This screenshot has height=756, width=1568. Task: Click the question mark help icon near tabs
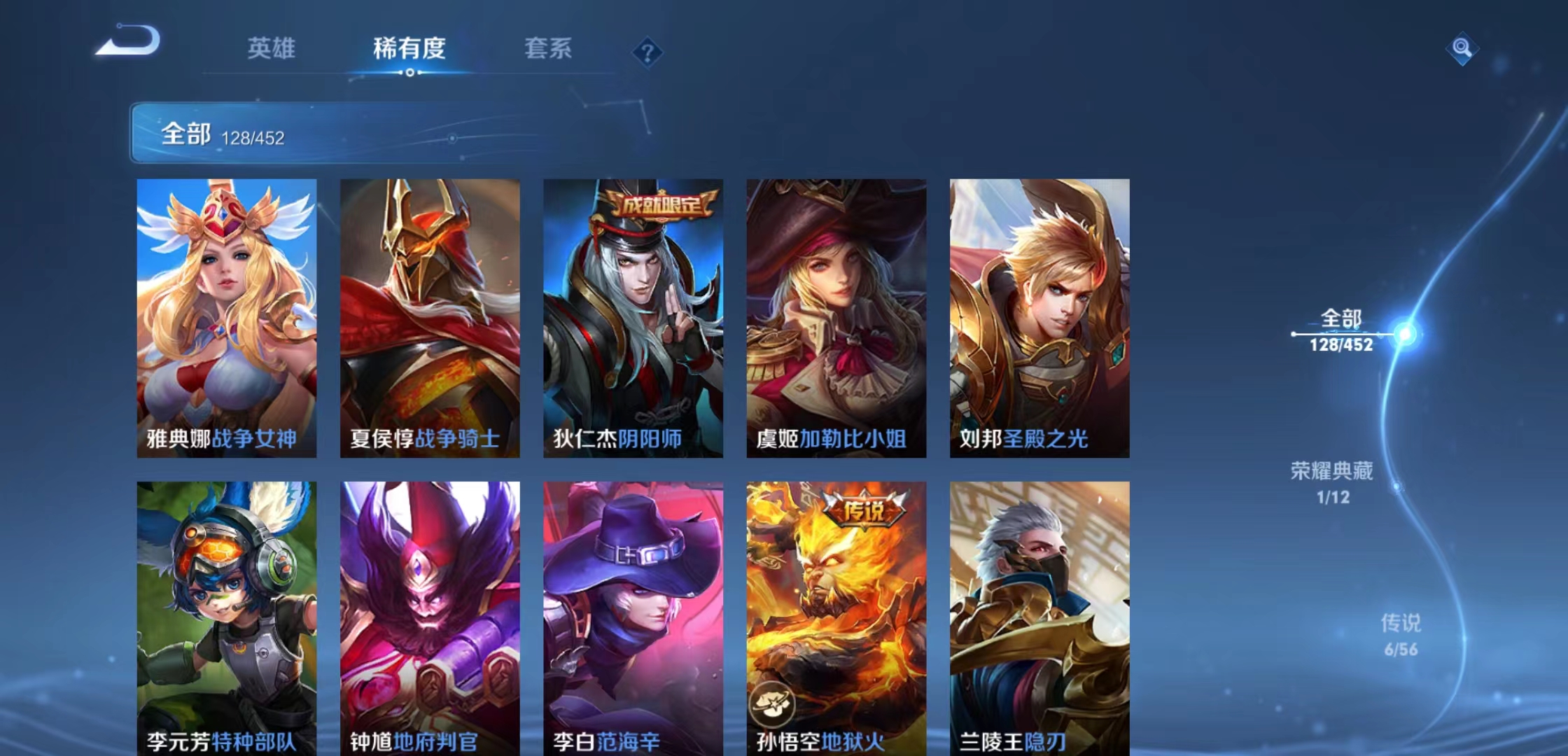click(648, 50)
